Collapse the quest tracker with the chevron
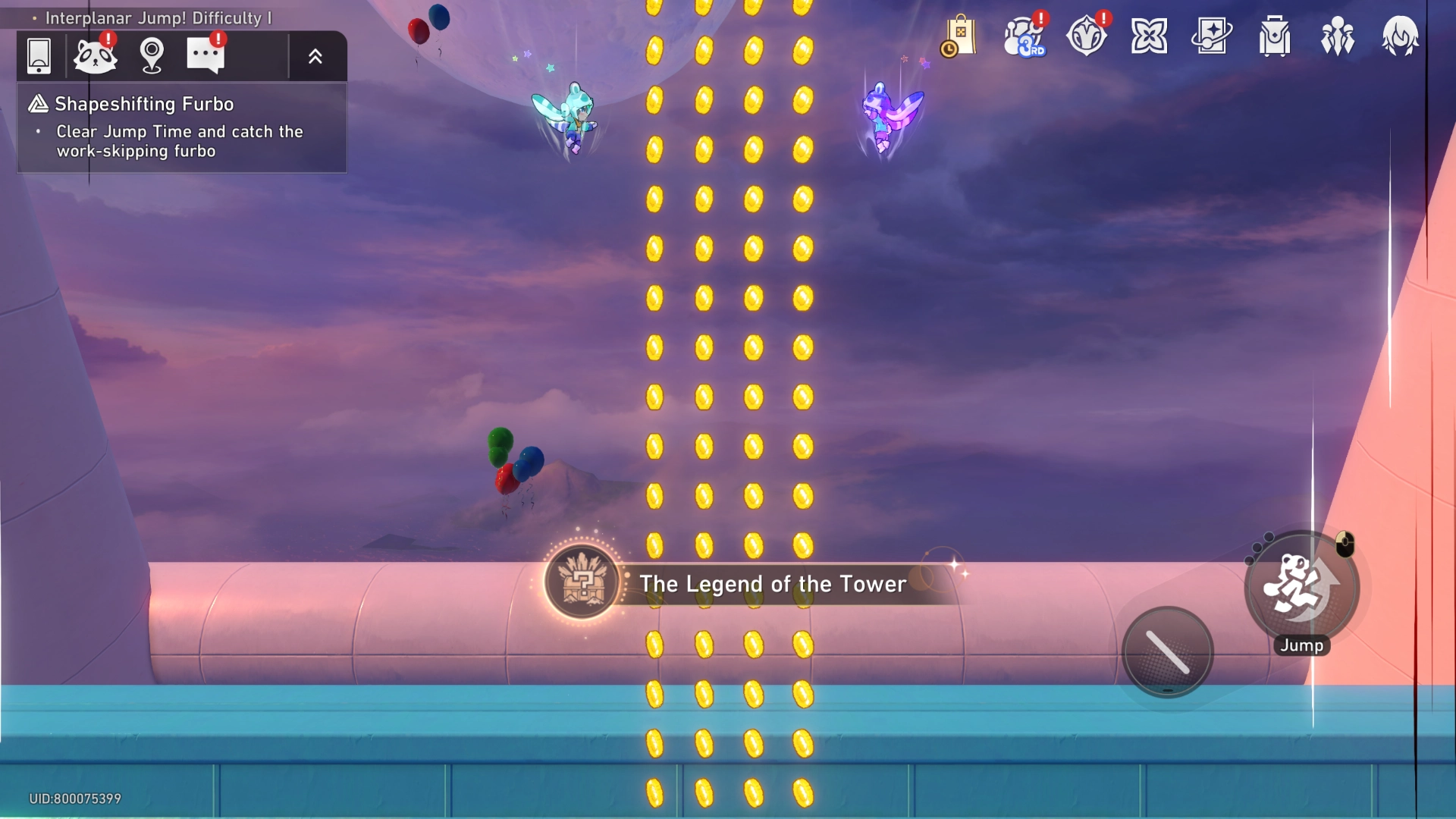Image resolution: width=1456 pixels, height=819 pixels. coord(316,55)
